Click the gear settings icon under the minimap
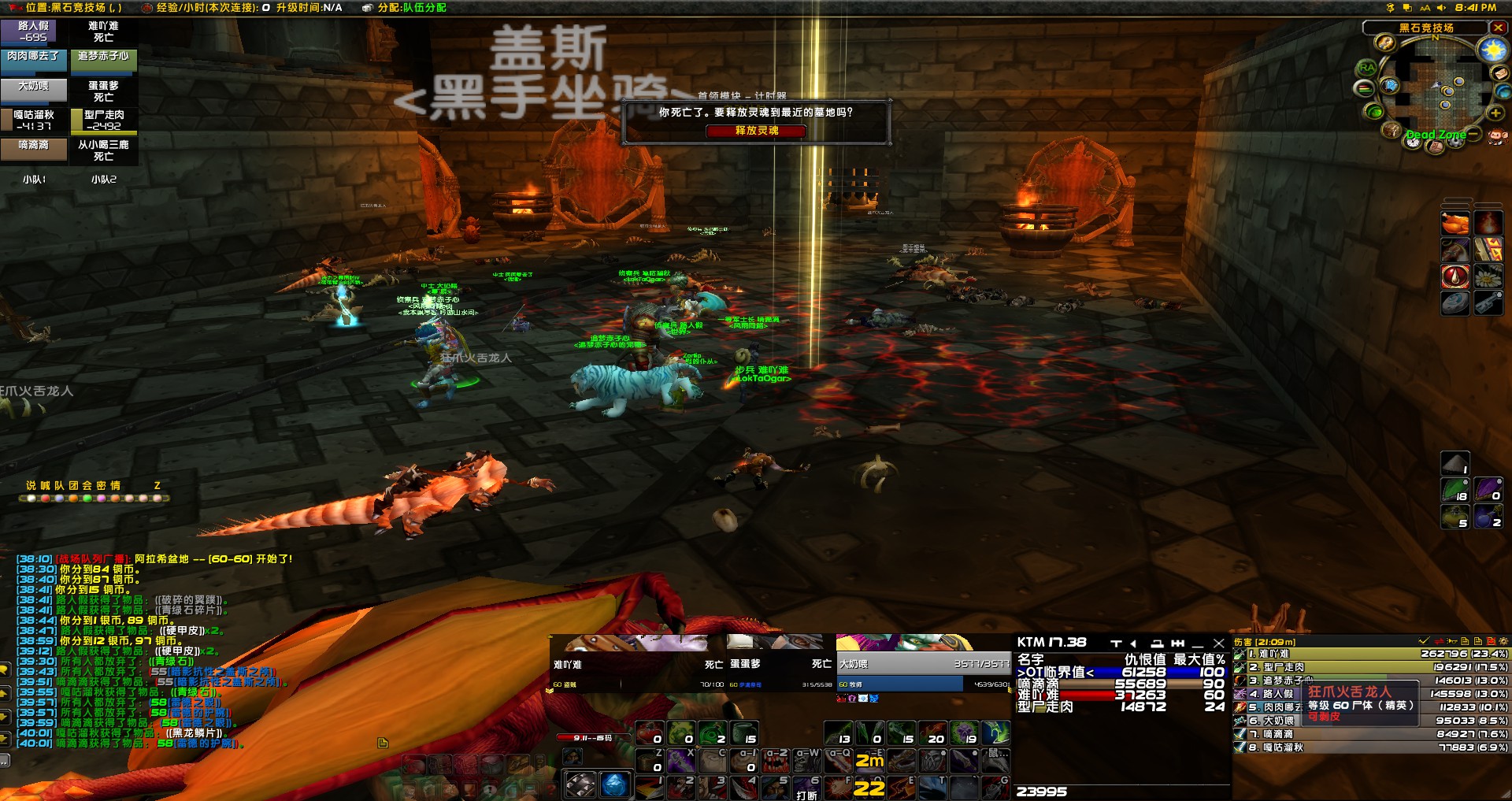 coord(1455,143)
